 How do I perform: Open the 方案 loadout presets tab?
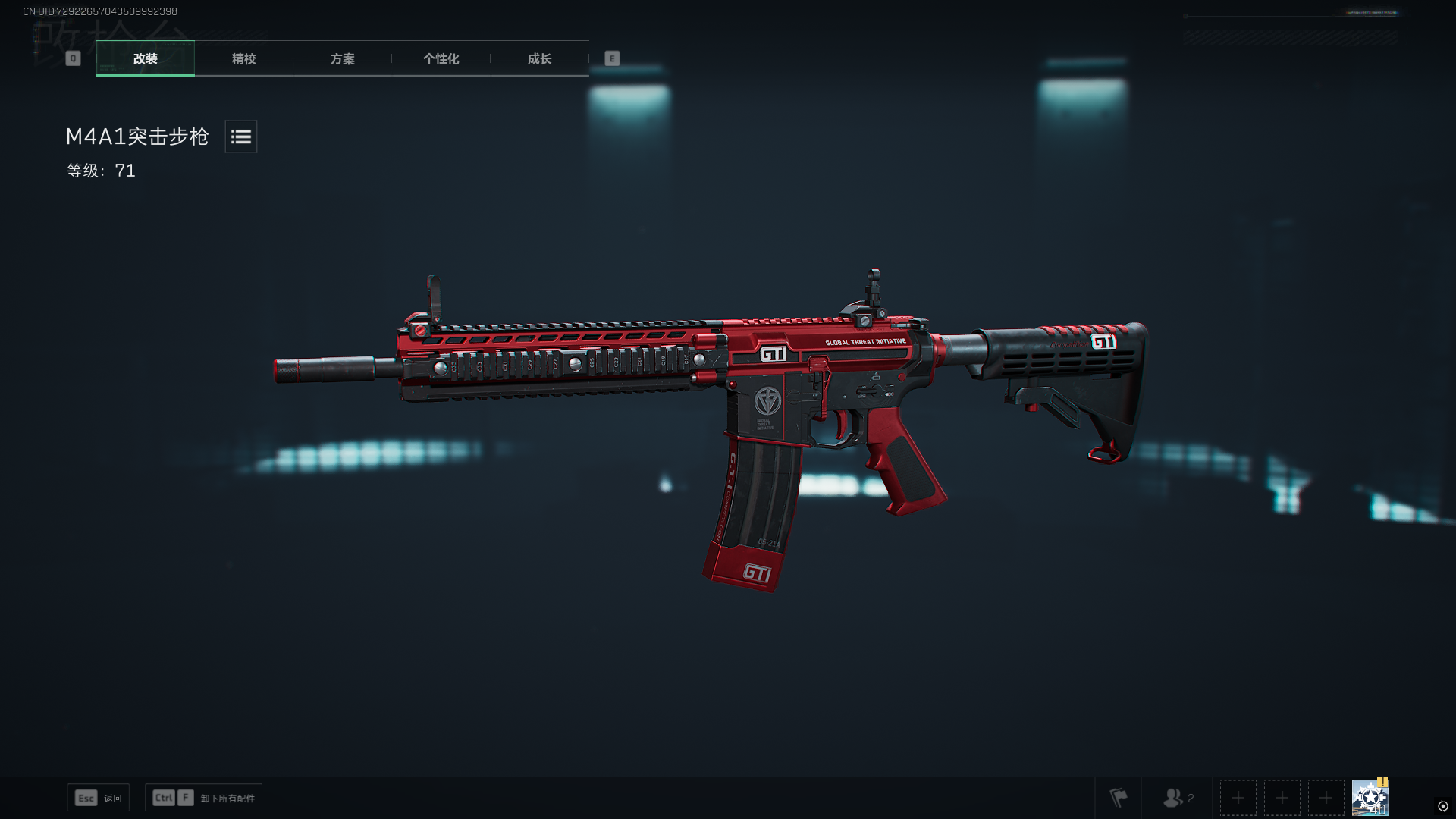(x=342, y=58)
